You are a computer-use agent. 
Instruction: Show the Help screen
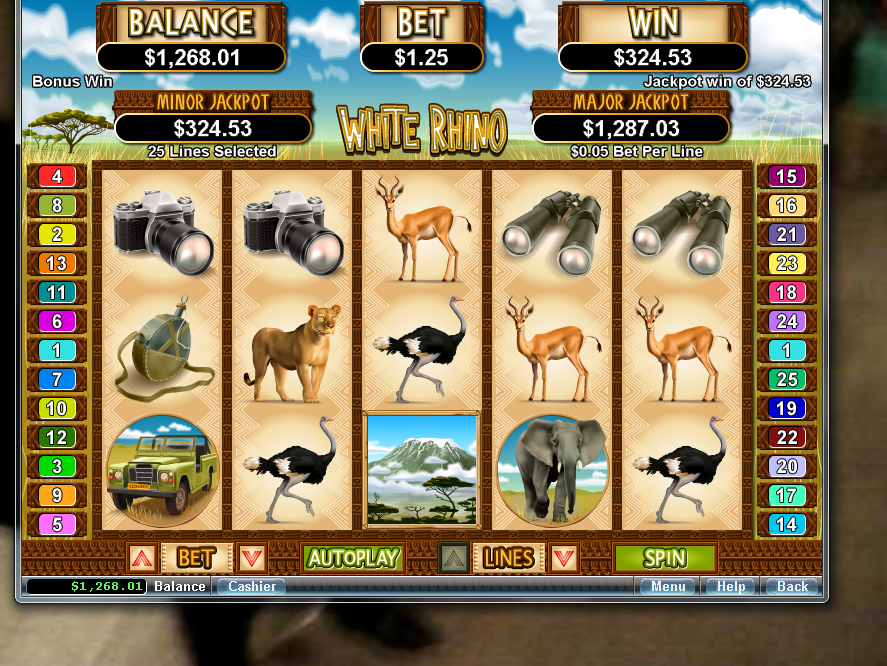point(731,587)
